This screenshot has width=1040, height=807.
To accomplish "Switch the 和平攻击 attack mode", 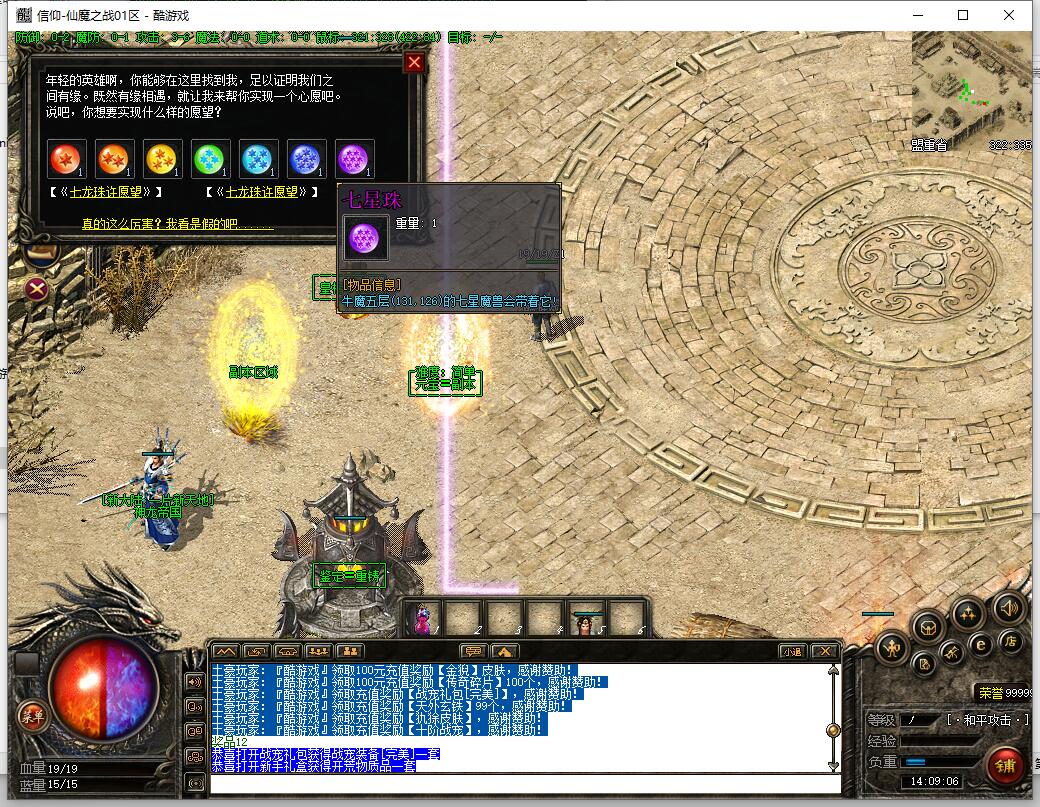I will (988, 720).
